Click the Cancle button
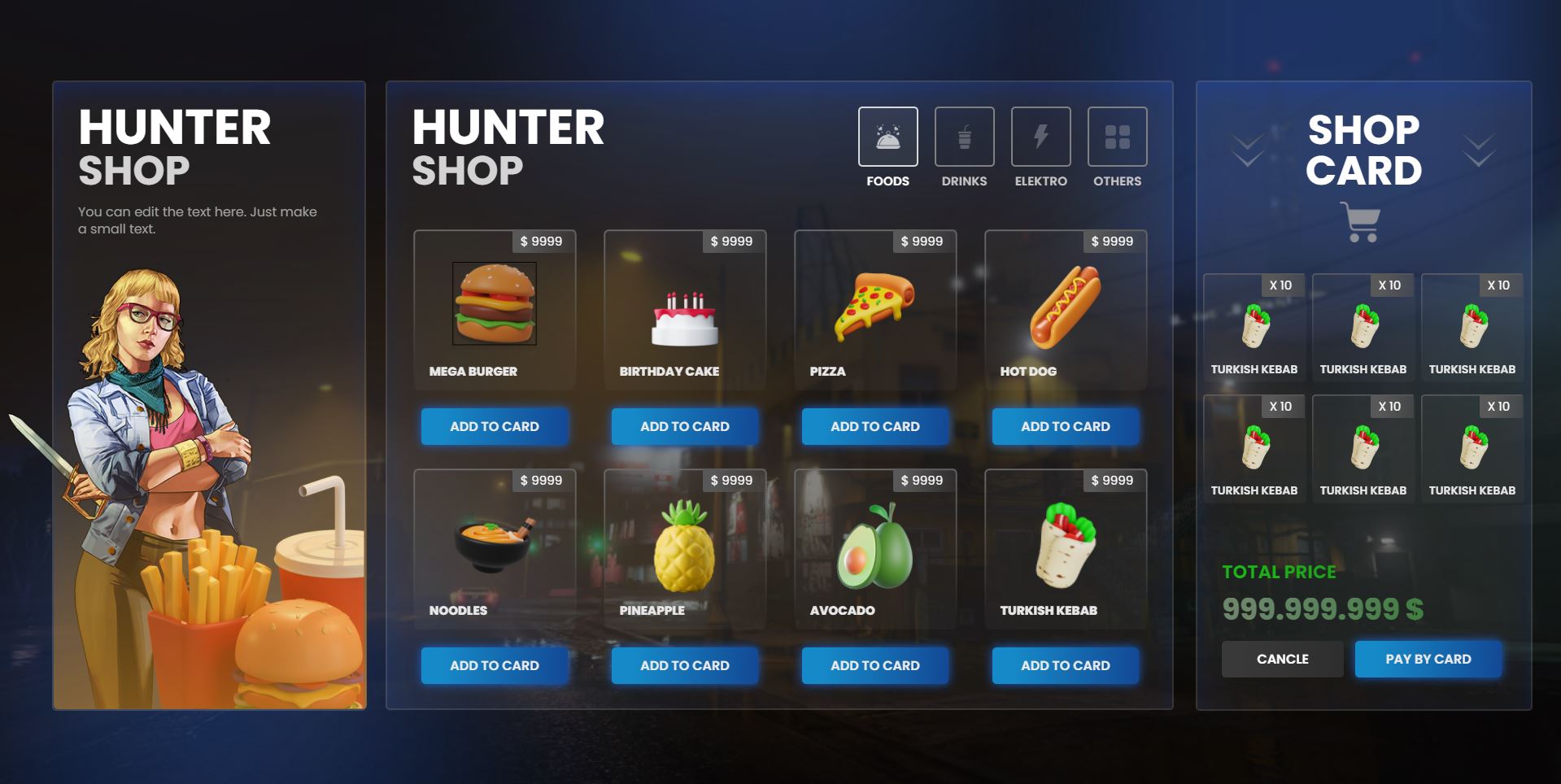1561x784 pixels. (x=1282, y=659)
